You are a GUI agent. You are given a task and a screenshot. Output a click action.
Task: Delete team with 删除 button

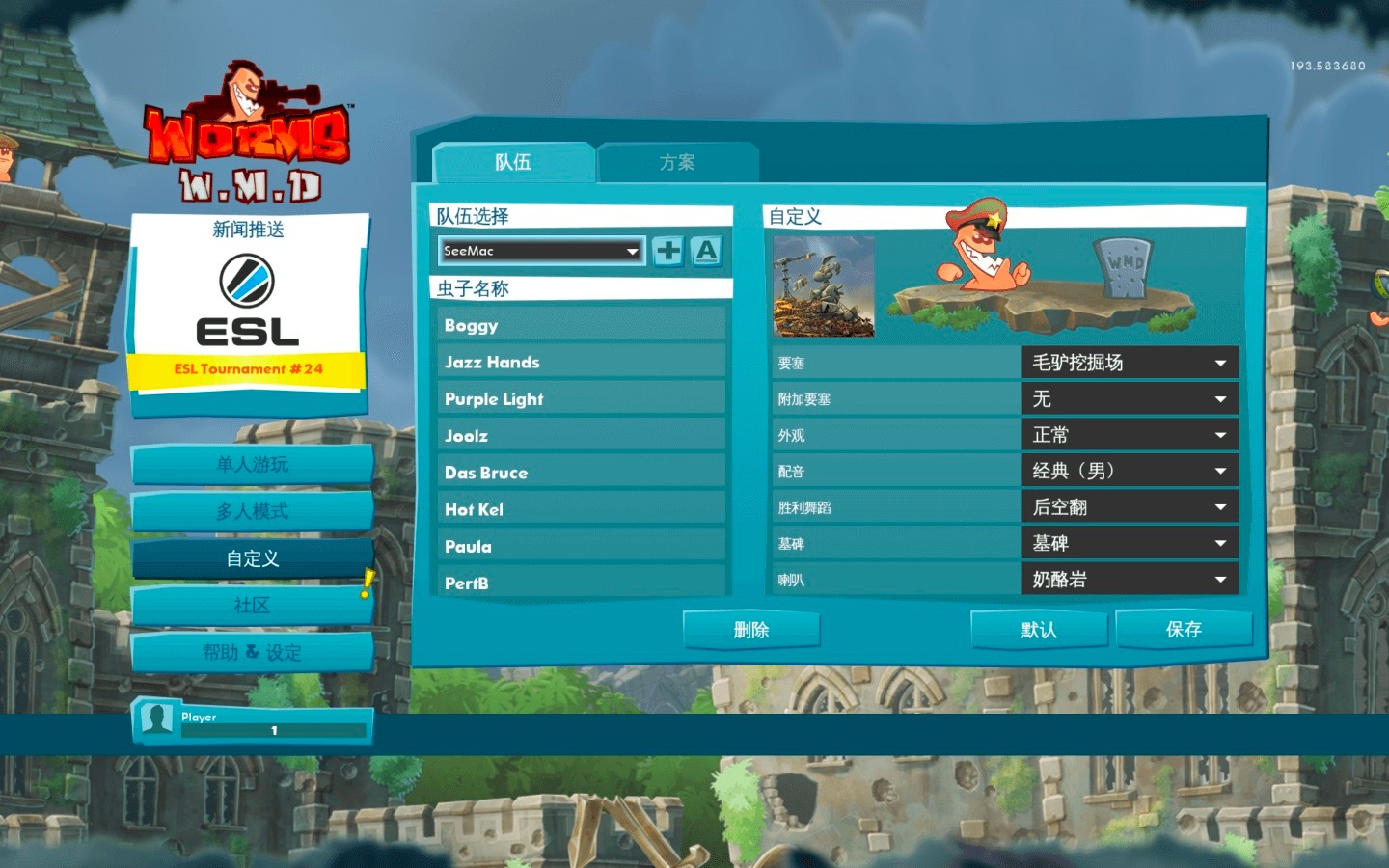tap(750, 630)
